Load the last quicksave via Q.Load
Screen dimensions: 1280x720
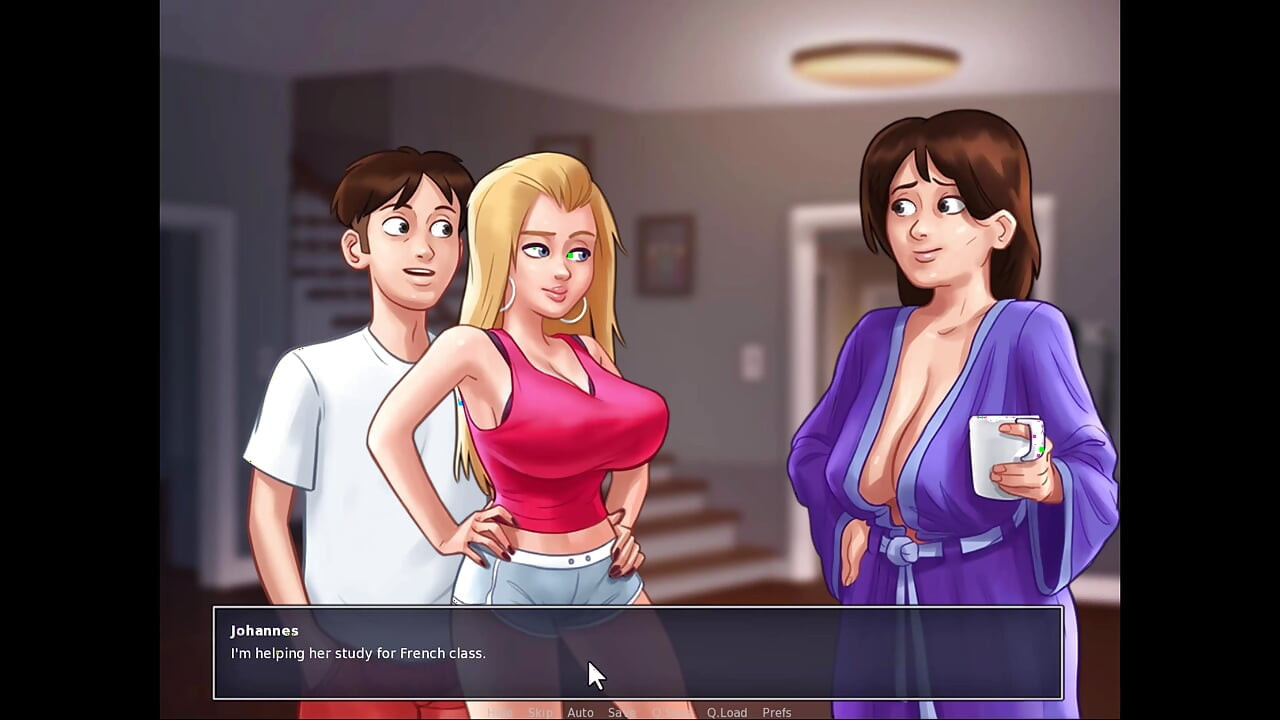click(727, 712)
